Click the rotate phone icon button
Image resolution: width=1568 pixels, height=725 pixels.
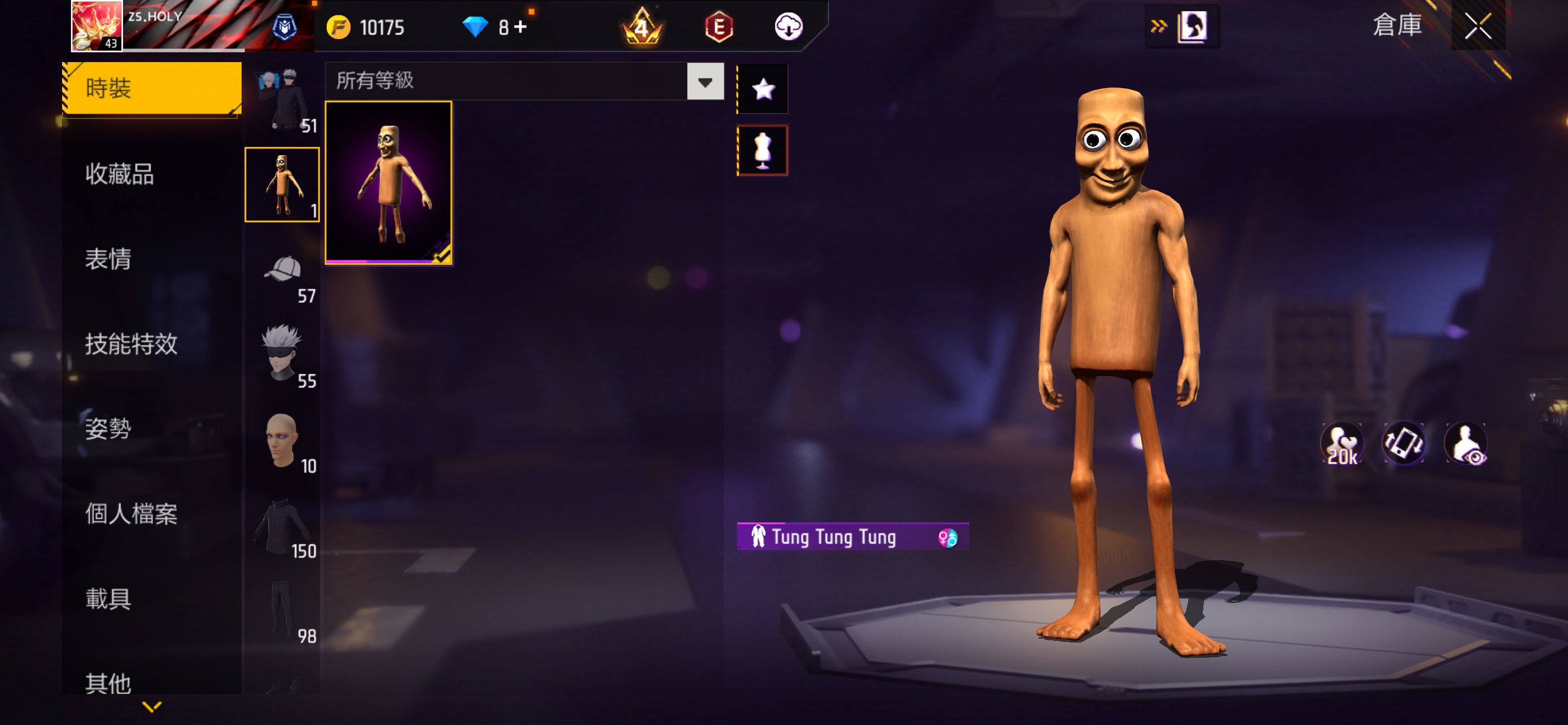[x=1404, y=444]
